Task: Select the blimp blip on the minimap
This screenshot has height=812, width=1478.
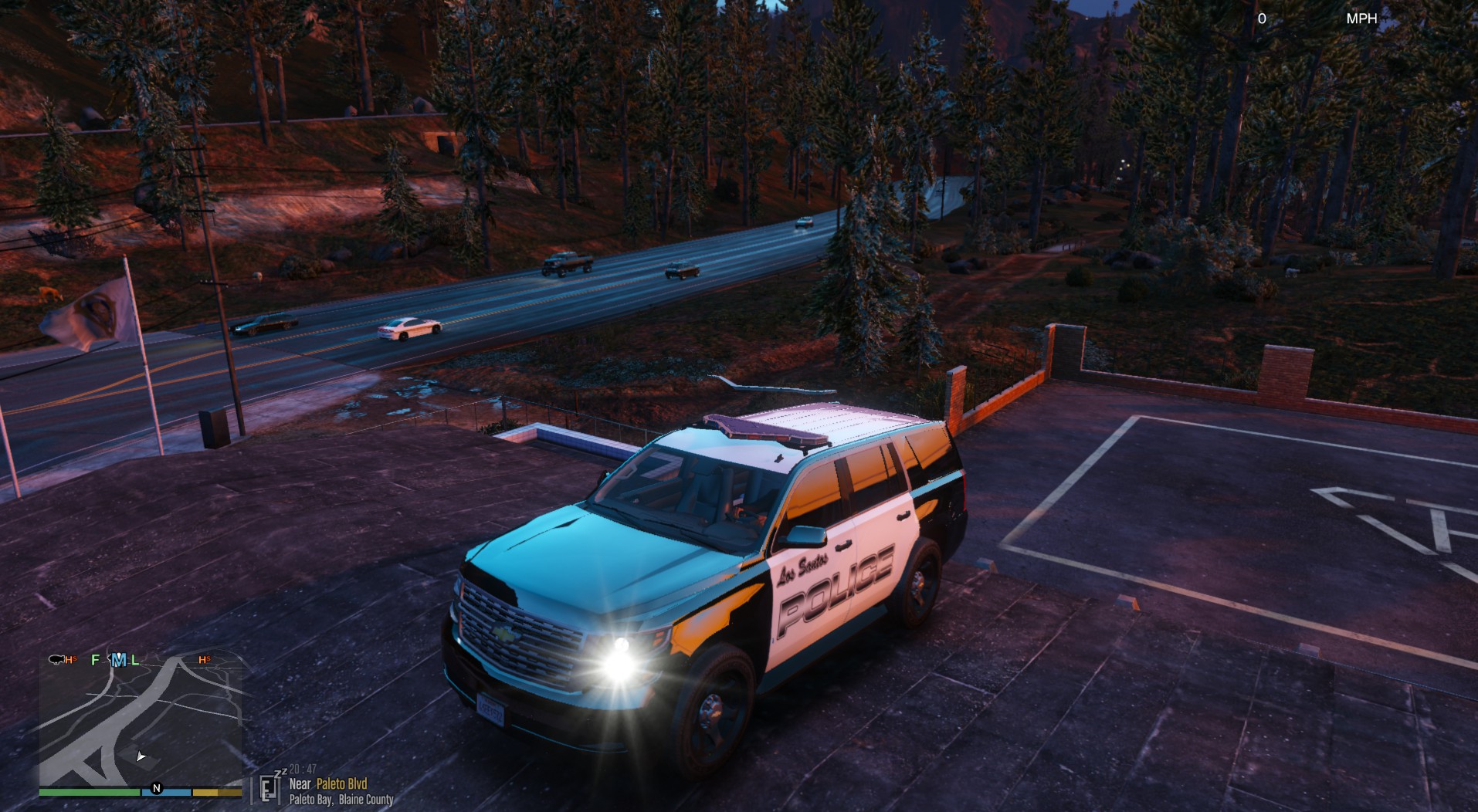Action: coord(56,659)
